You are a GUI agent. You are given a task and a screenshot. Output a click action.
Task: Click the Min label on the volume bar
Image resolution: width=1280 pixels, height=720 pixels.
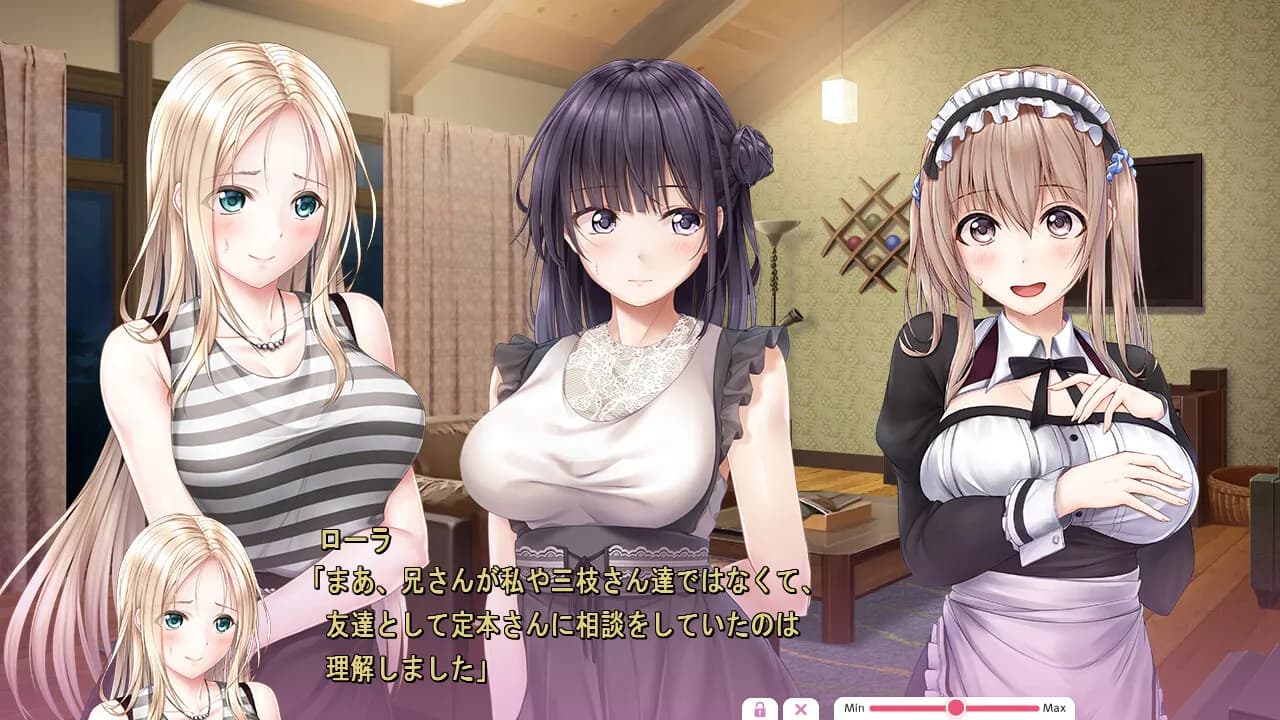[853, 708]
